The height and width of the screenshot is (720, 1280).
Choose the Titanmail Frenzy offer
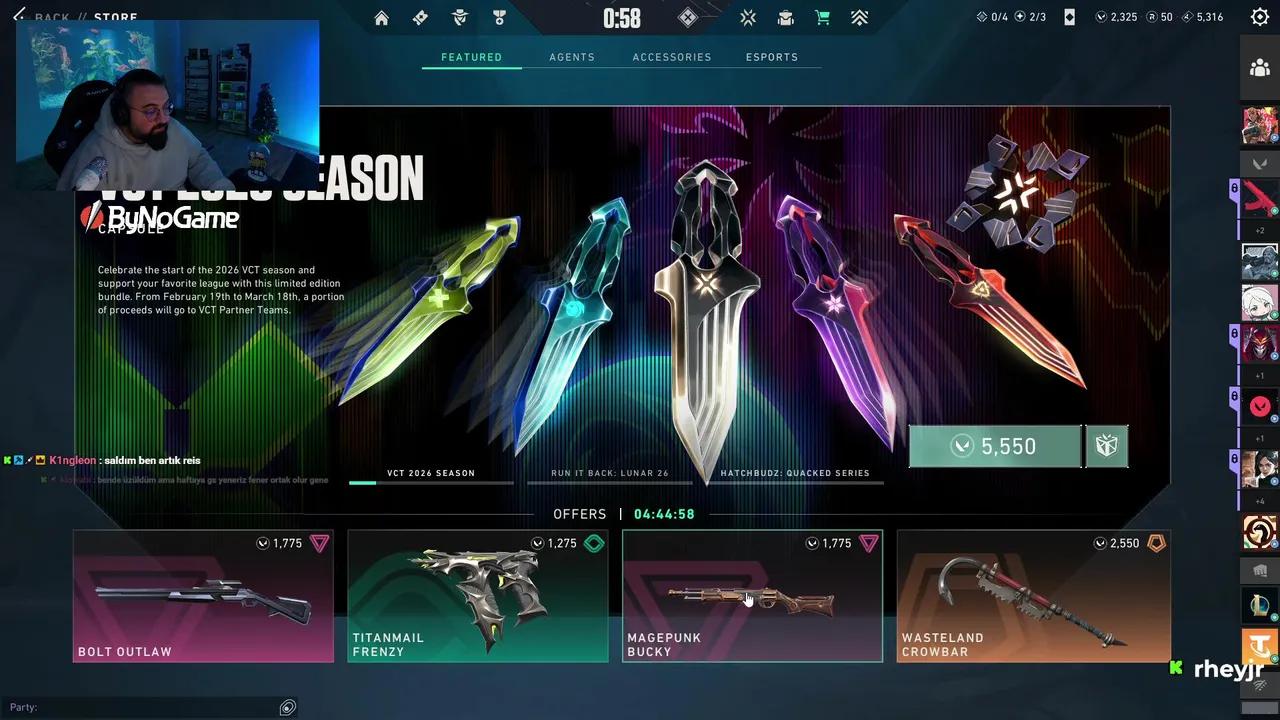tap(478, 596)
